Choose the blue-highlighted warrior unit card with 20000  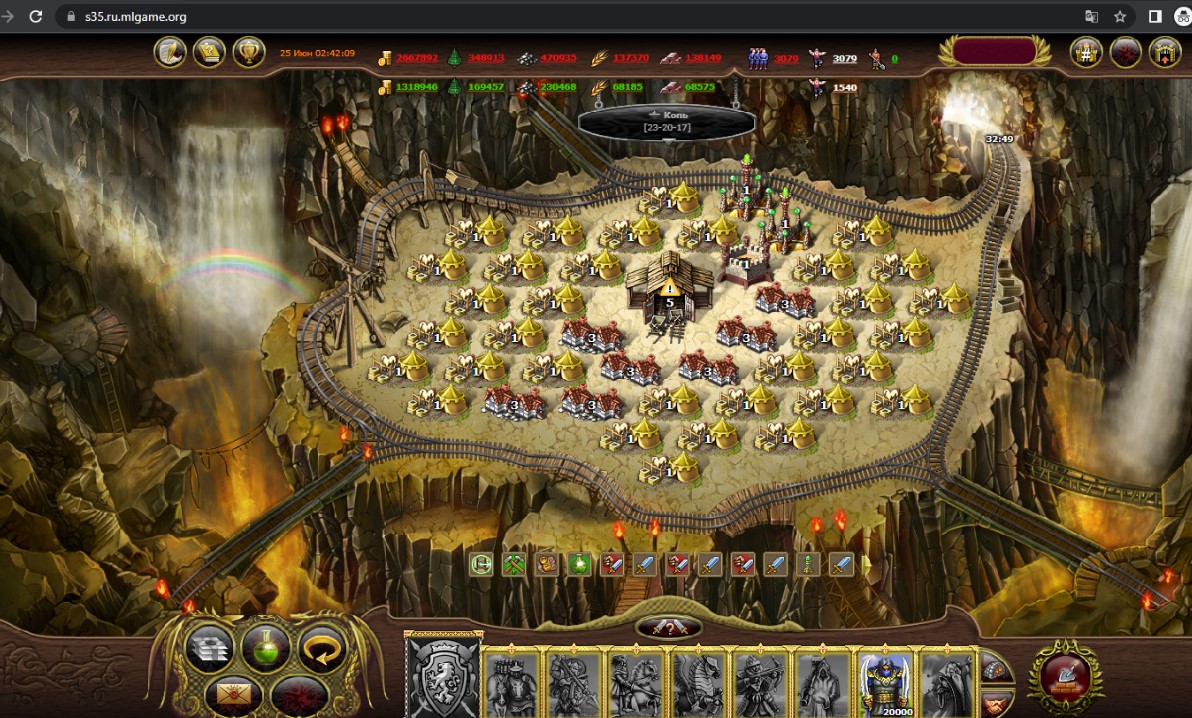click(x=886, y=684)
